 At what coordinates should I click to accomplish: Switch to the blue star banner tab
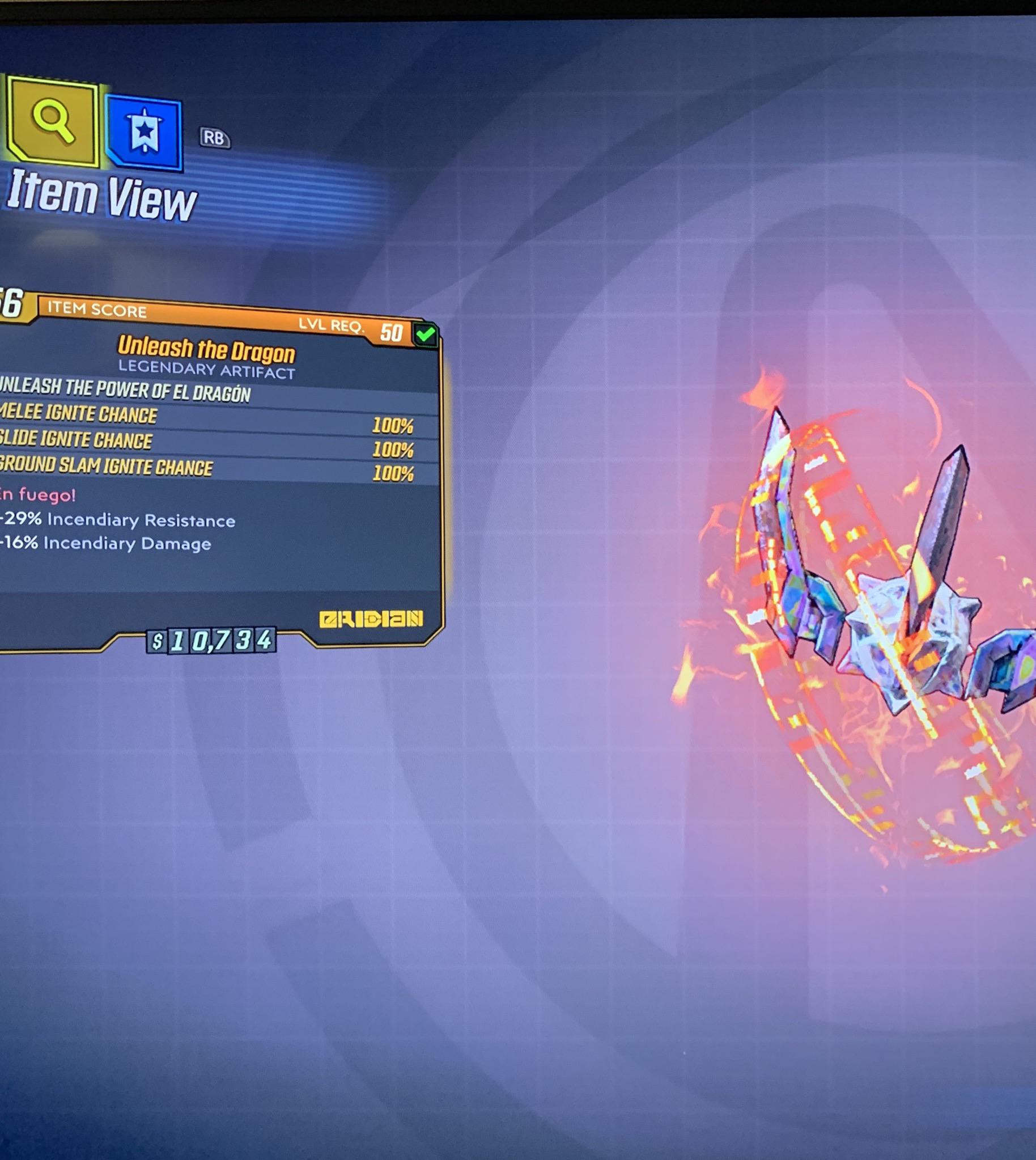(145, 133)
